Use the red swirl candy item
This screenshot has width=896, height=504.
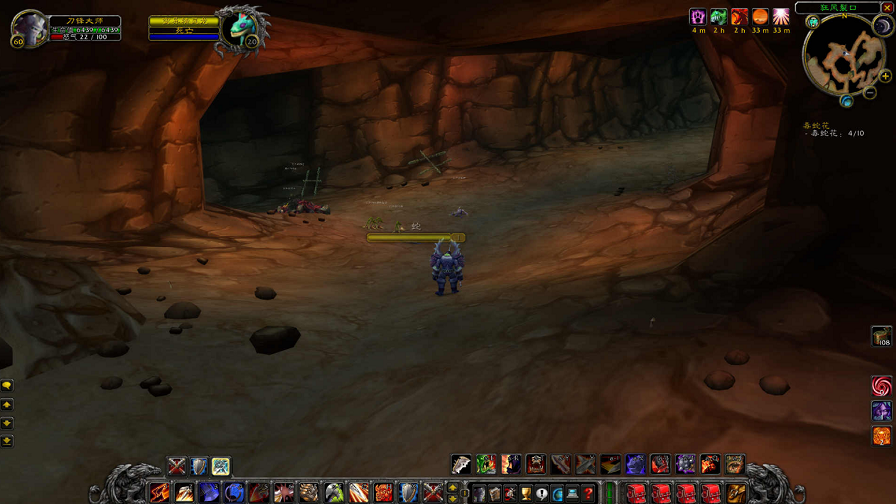pos(881,386)
